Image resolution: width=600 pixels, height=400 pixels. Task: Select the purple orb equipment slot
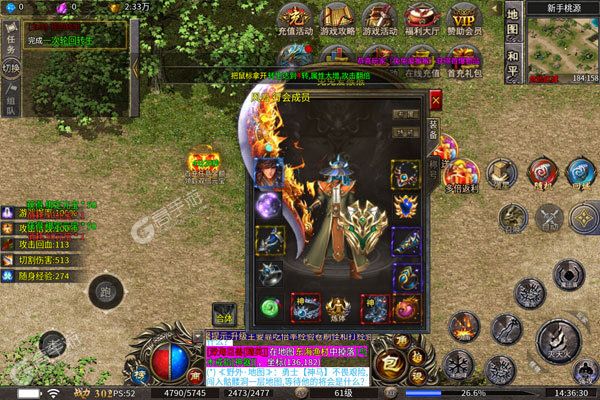[269, 207]
